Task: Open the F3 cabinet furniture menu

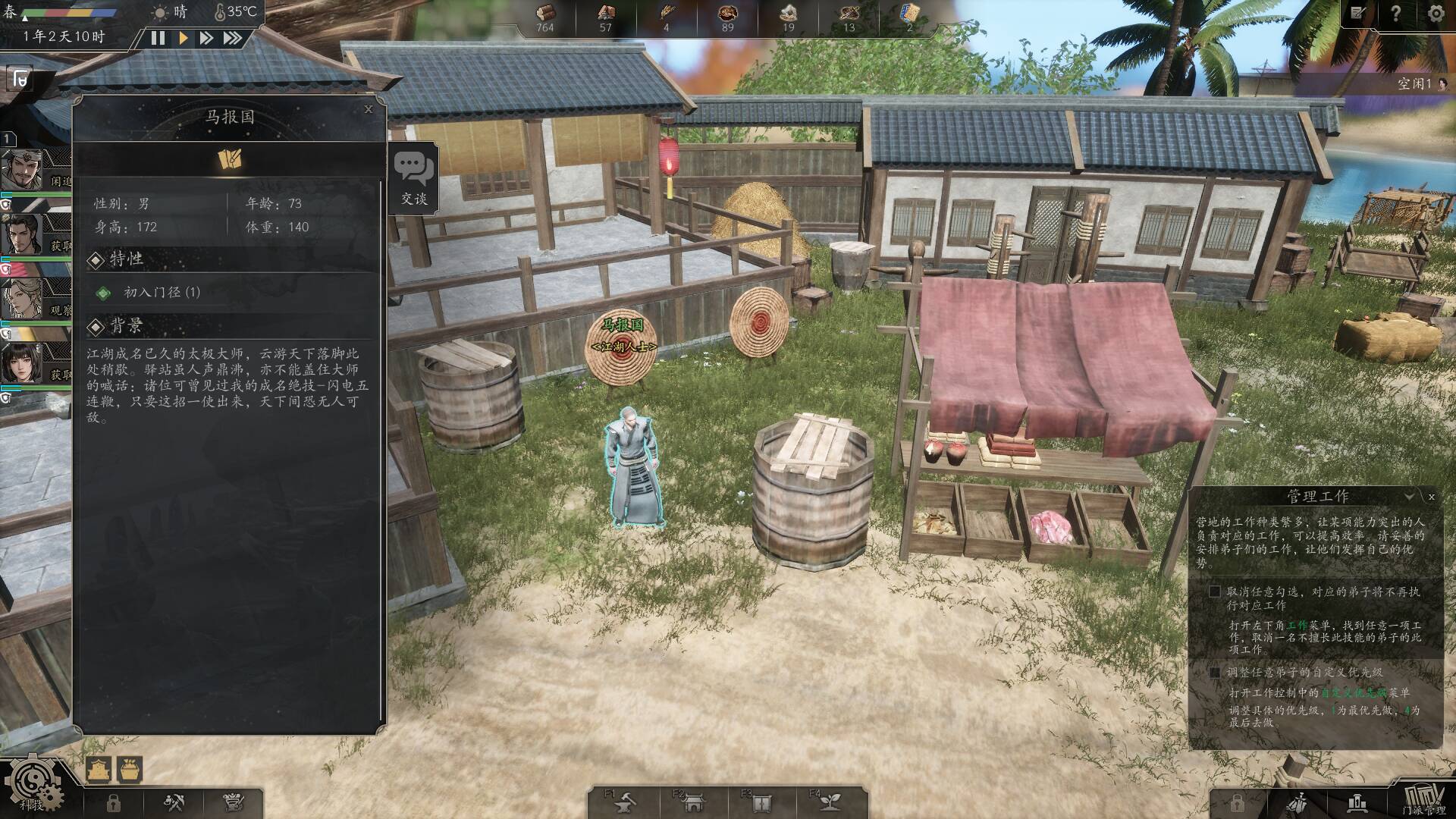Action: click(761, 802)
